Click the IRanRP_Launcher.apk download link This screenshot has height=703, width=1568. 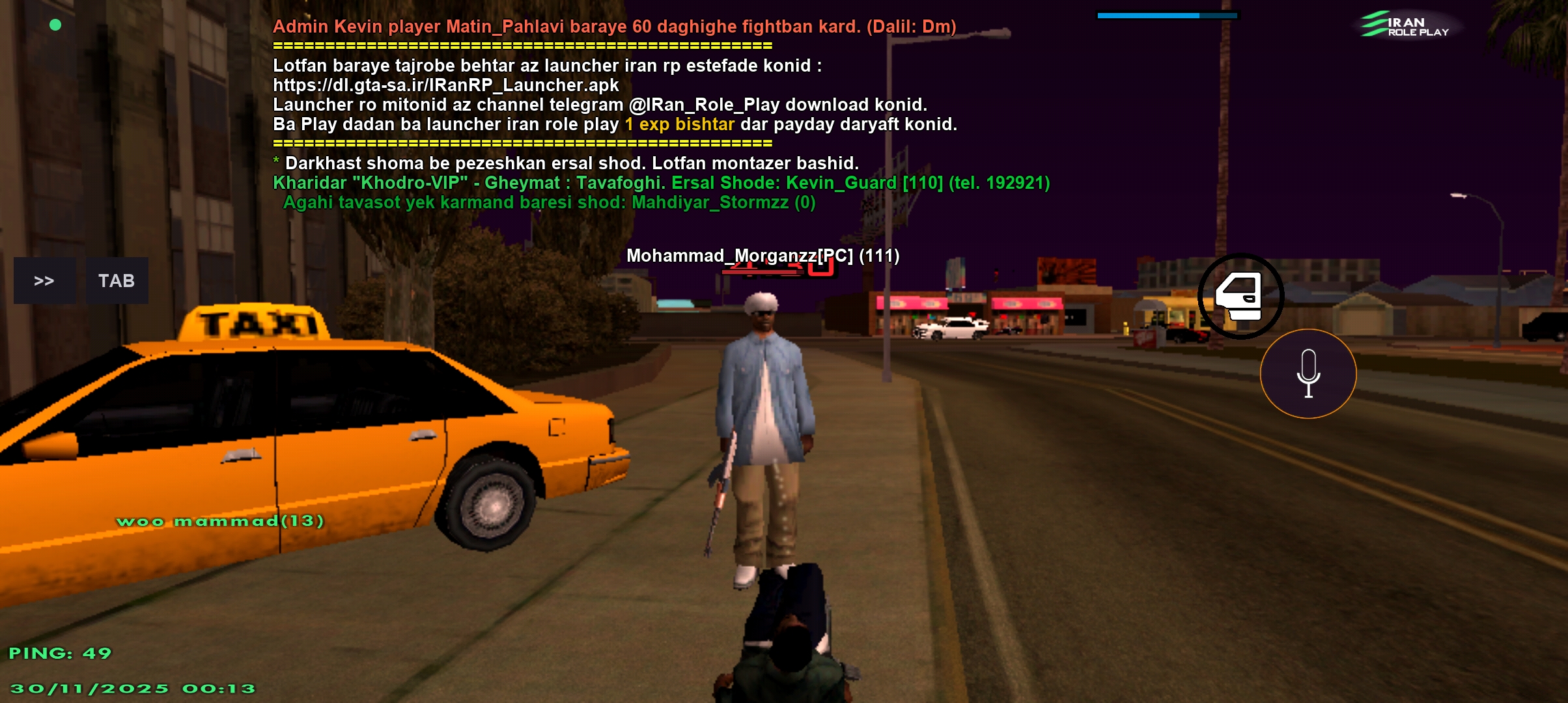pyautogui.click(x=445, y=85)
